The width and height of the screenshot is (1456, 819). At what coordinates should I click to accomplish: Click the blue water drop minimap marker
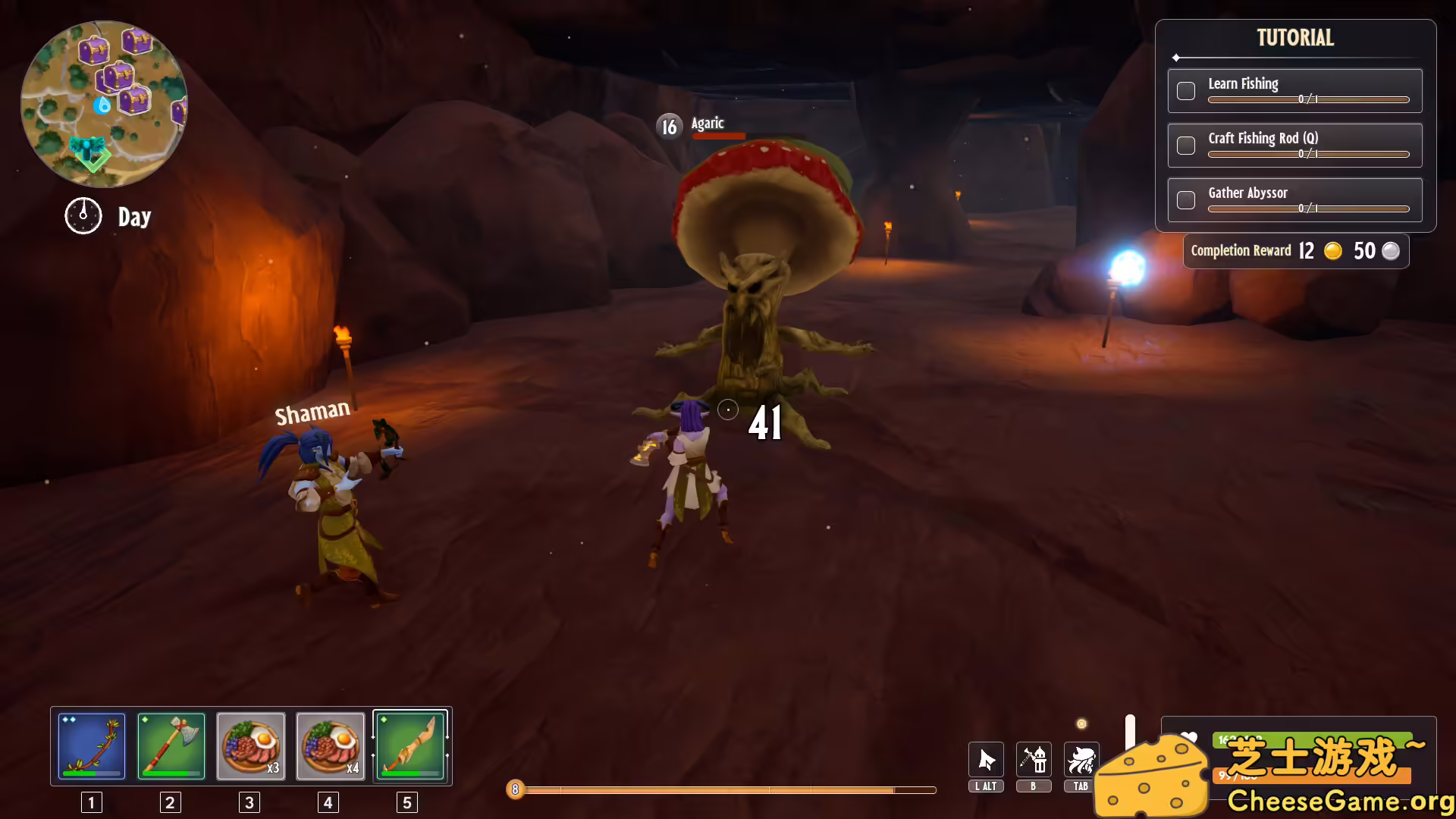tap(102, 105)
